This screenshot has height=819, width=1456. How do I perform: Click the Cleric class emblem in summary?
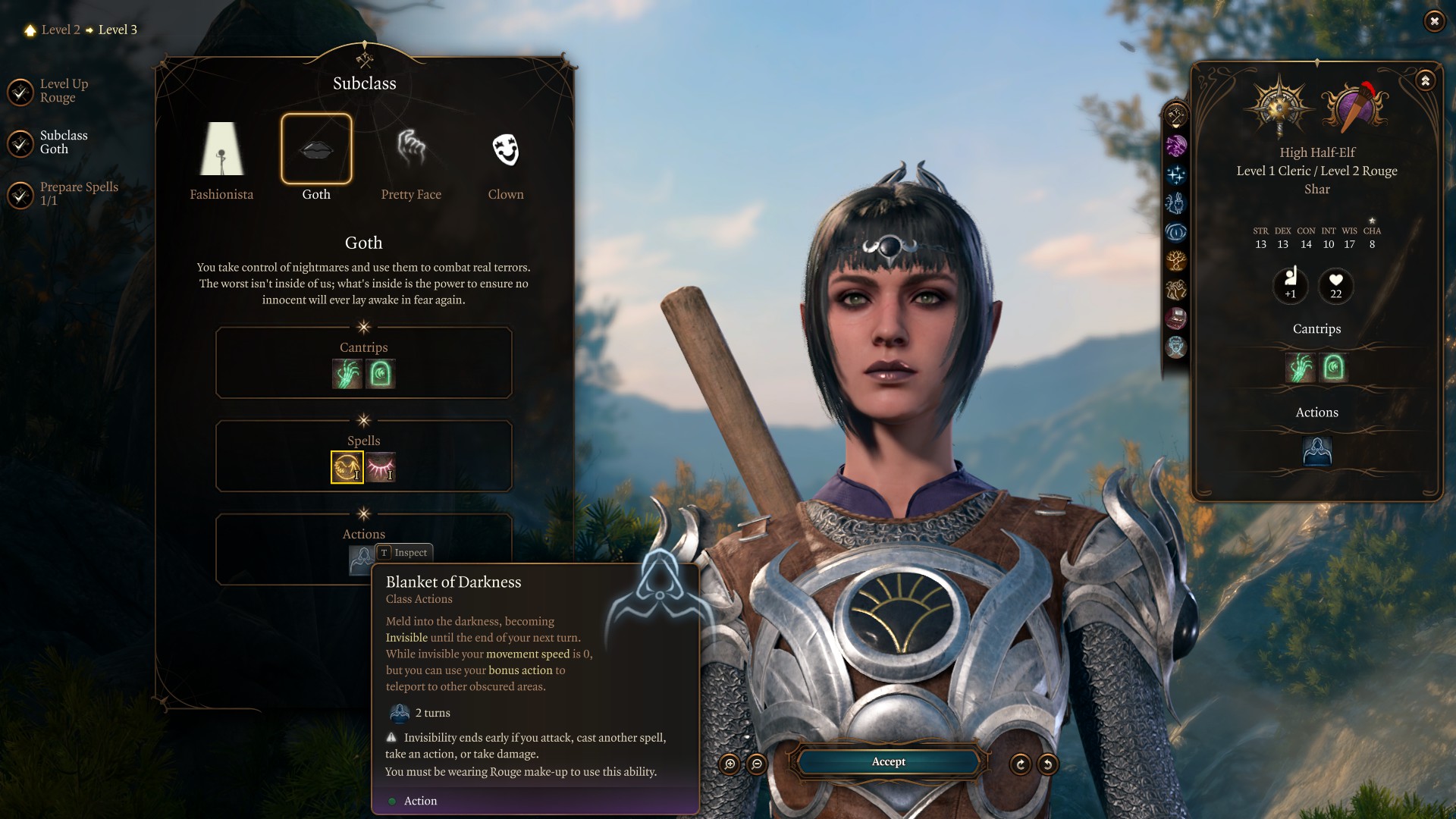[x=1279, y=105]
